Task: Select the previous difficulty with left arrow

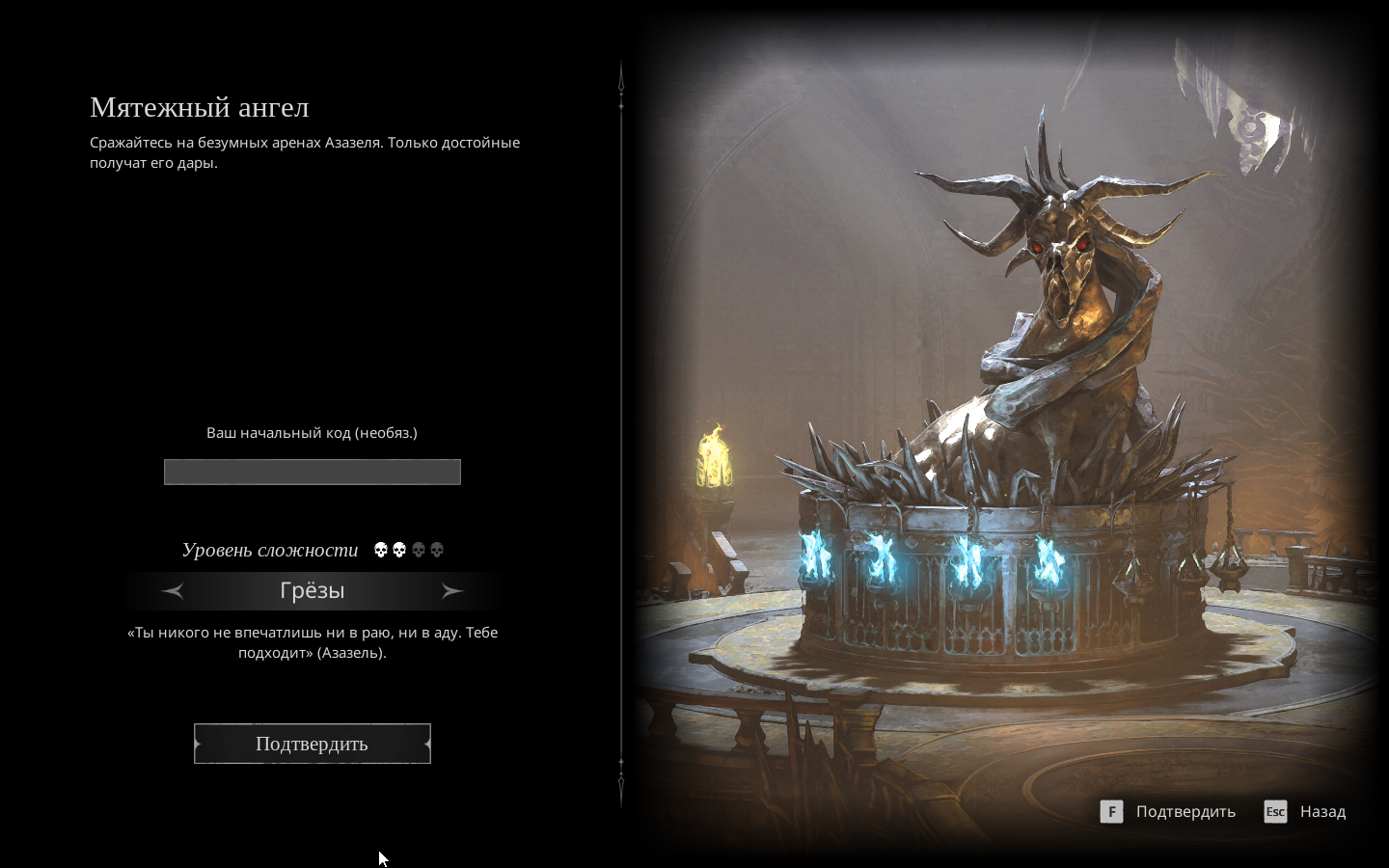Action: click(x=174, y=591)
